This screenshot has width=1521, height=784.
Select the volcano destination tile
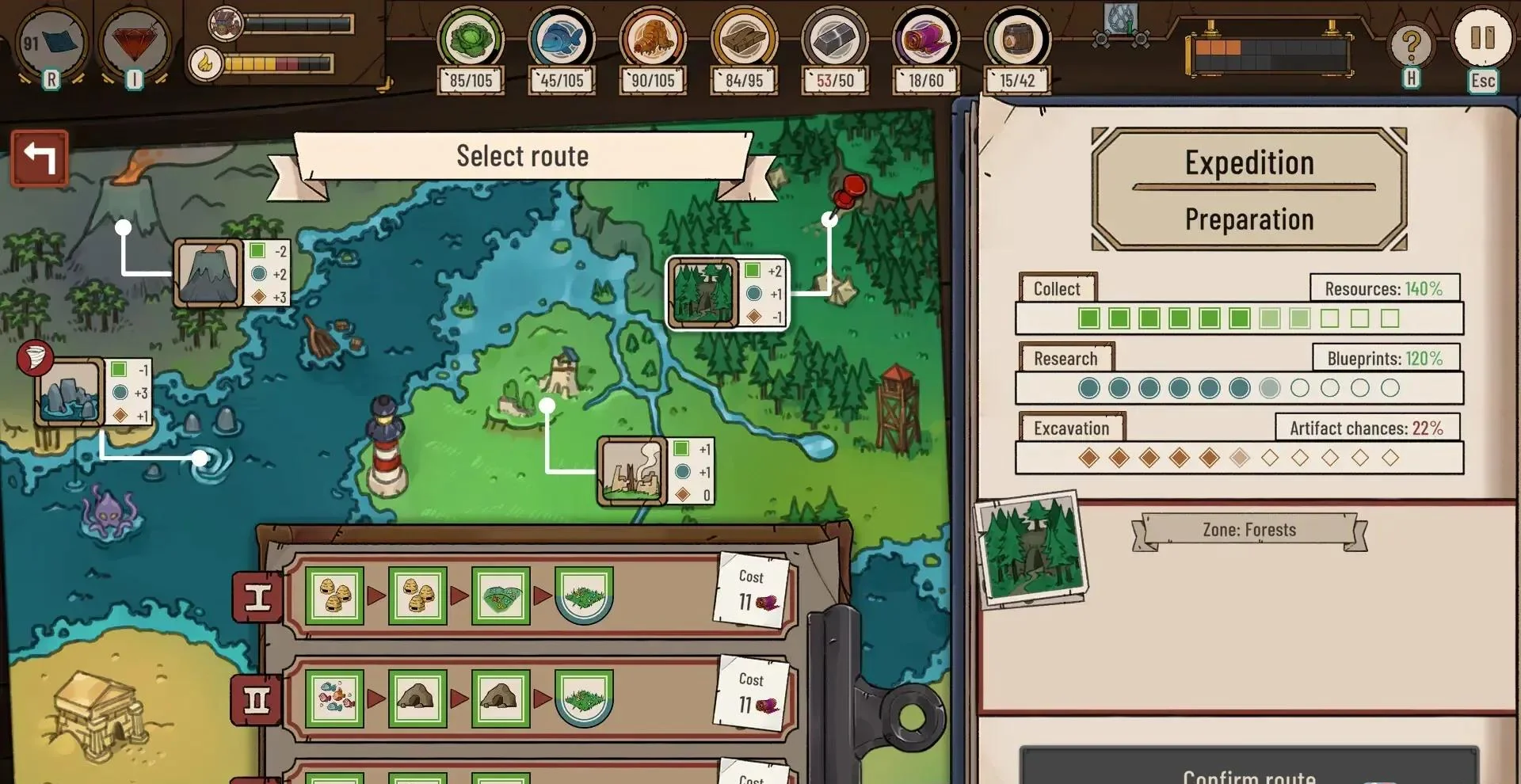(x=208, y=272)
